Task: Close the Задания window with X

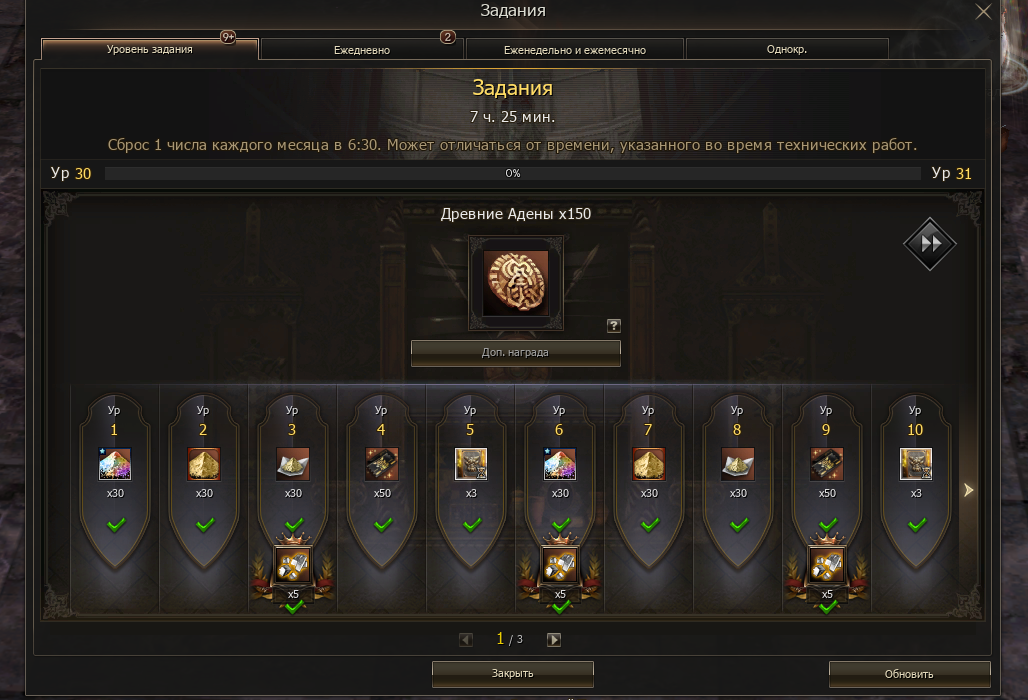Action: point(983,12)
